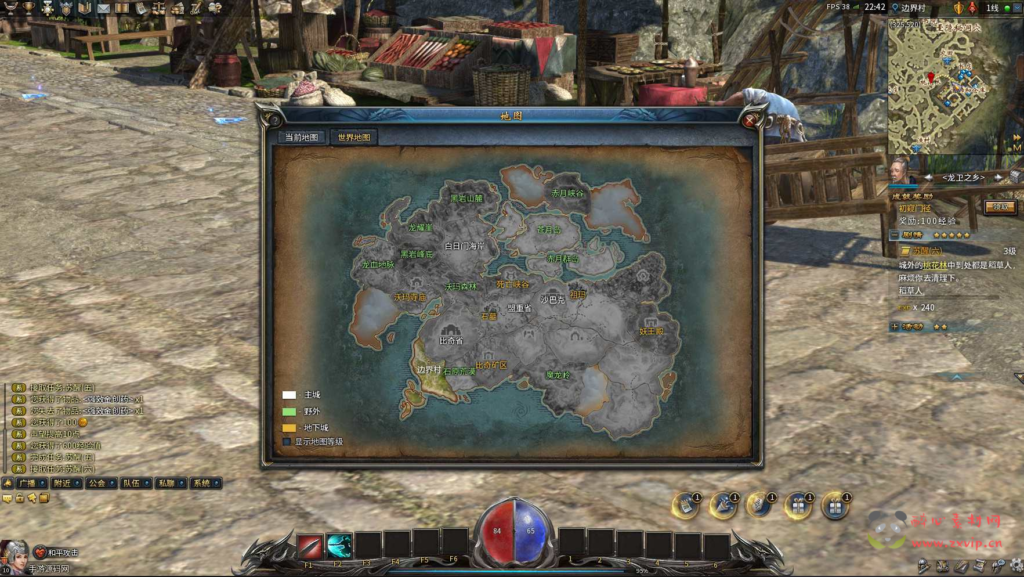This screenshot has width=1024, height=577.
Task: Toggle the 和平攻击 attack mode
Action: pyautogui.click(x=56, y=552)
